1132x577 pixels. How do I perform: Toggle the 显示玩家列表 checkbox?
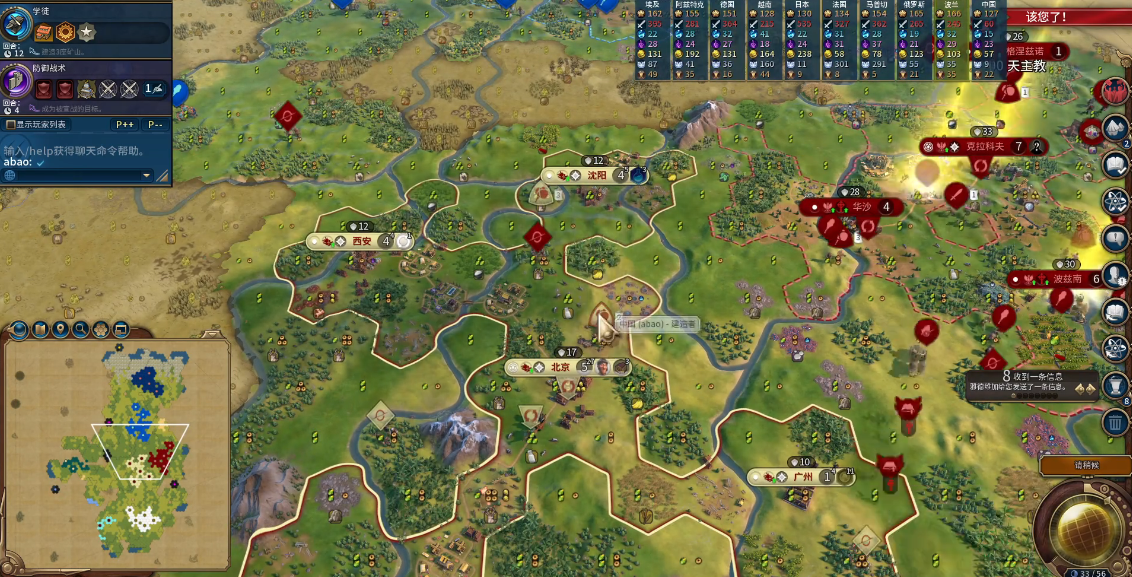[x=10, y=125]
